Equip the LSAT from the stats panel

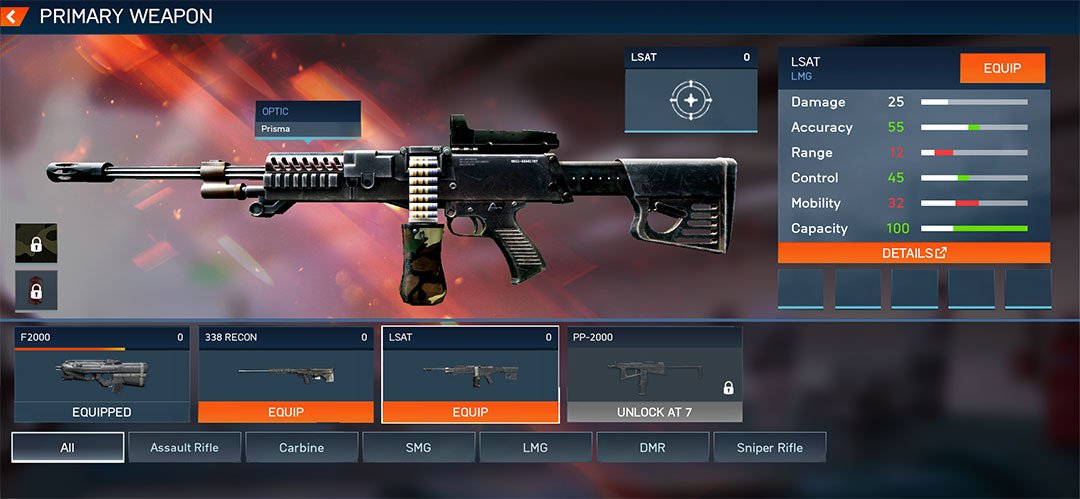tap(1002, 68)
